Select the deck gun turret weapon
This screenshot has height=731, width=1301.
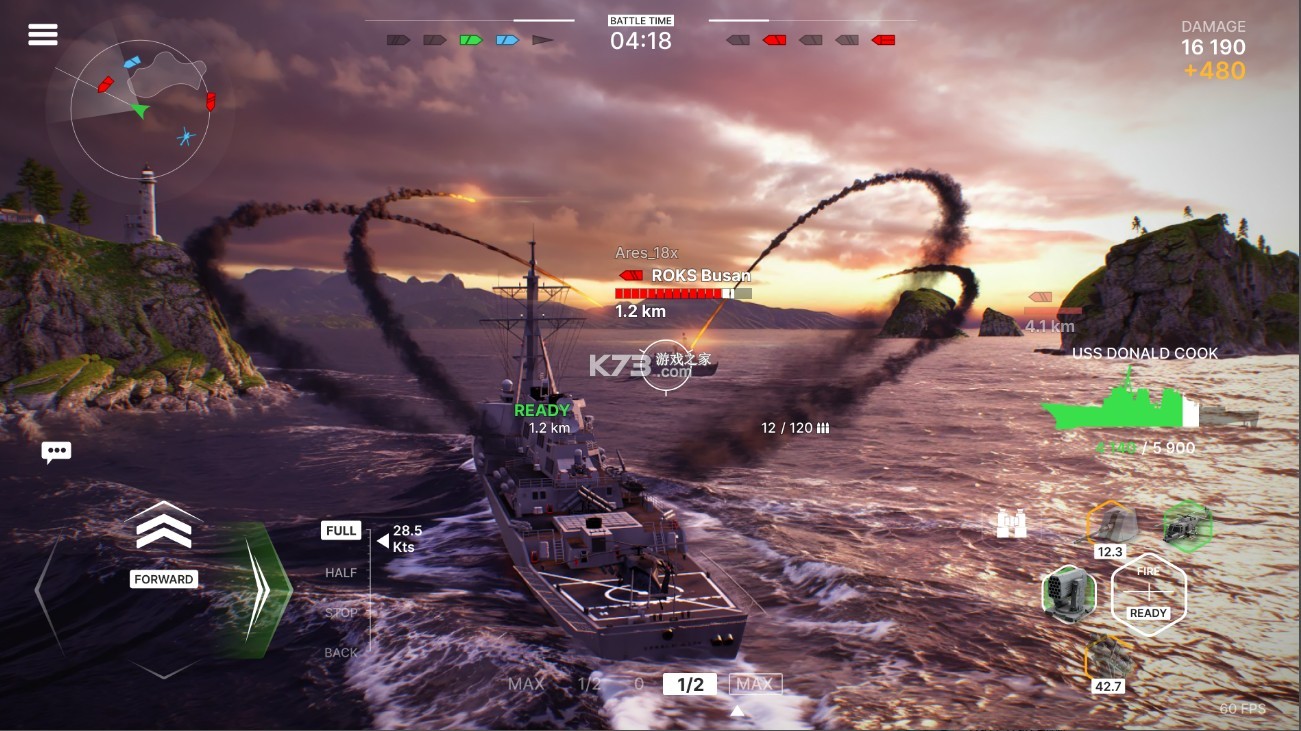[1110, 523]
